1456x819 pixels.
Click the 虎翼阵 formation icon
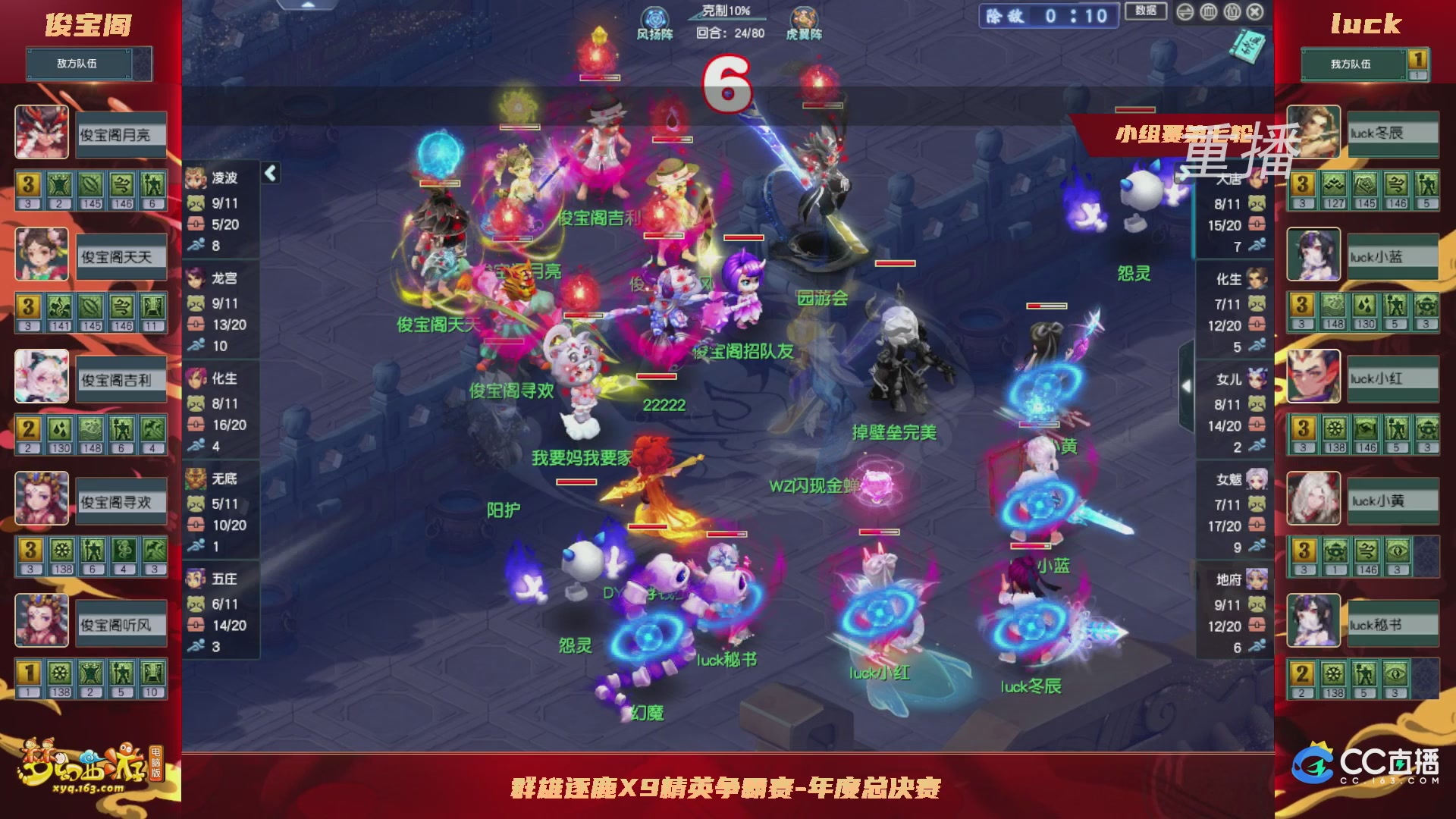(802, 17)
